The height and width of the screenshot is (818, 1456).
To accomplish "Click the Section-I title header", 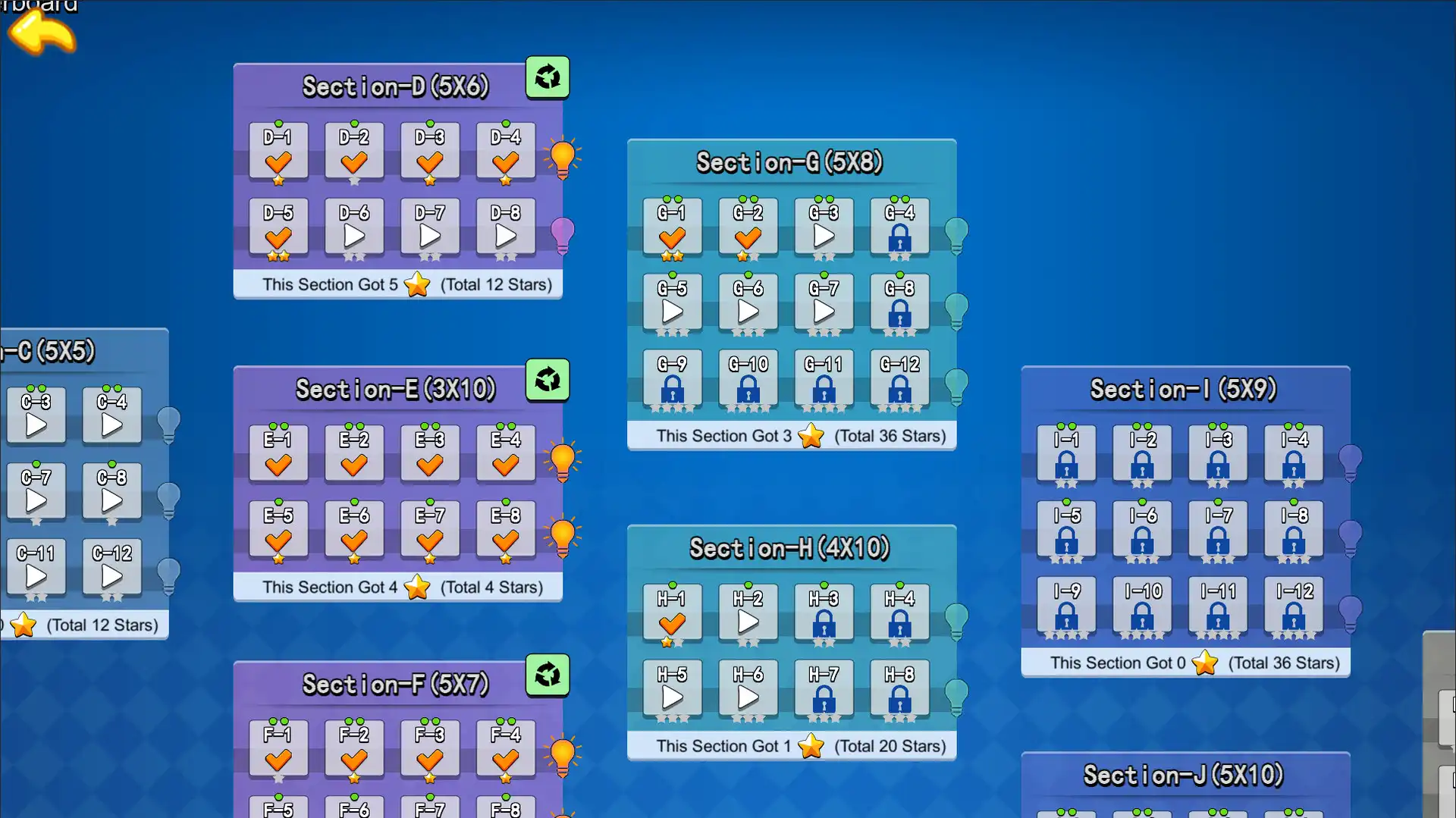I will 1185,389.
